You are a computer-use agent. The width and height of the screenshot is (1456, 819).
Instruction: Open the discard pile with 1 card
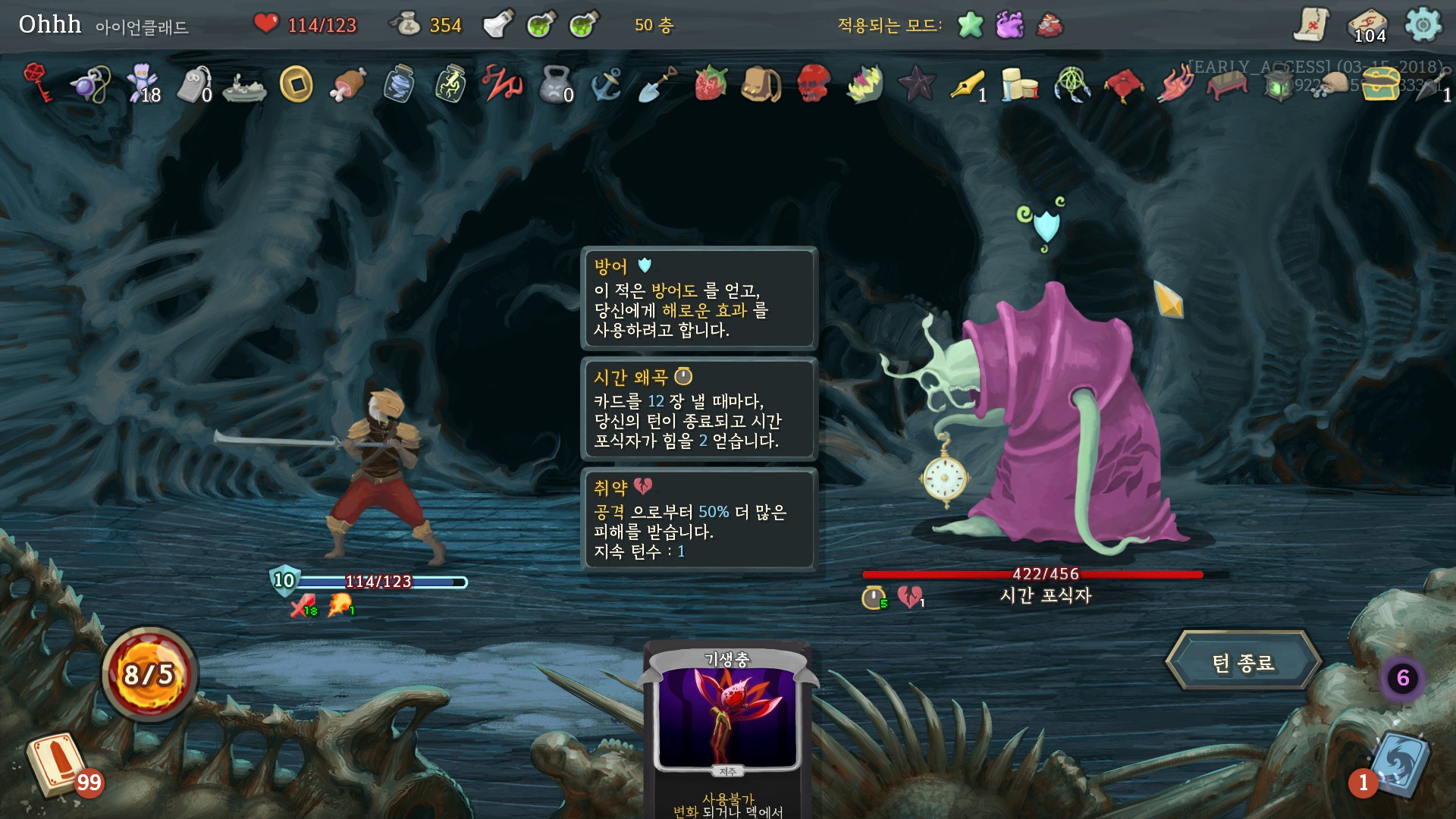[1400, 764]
